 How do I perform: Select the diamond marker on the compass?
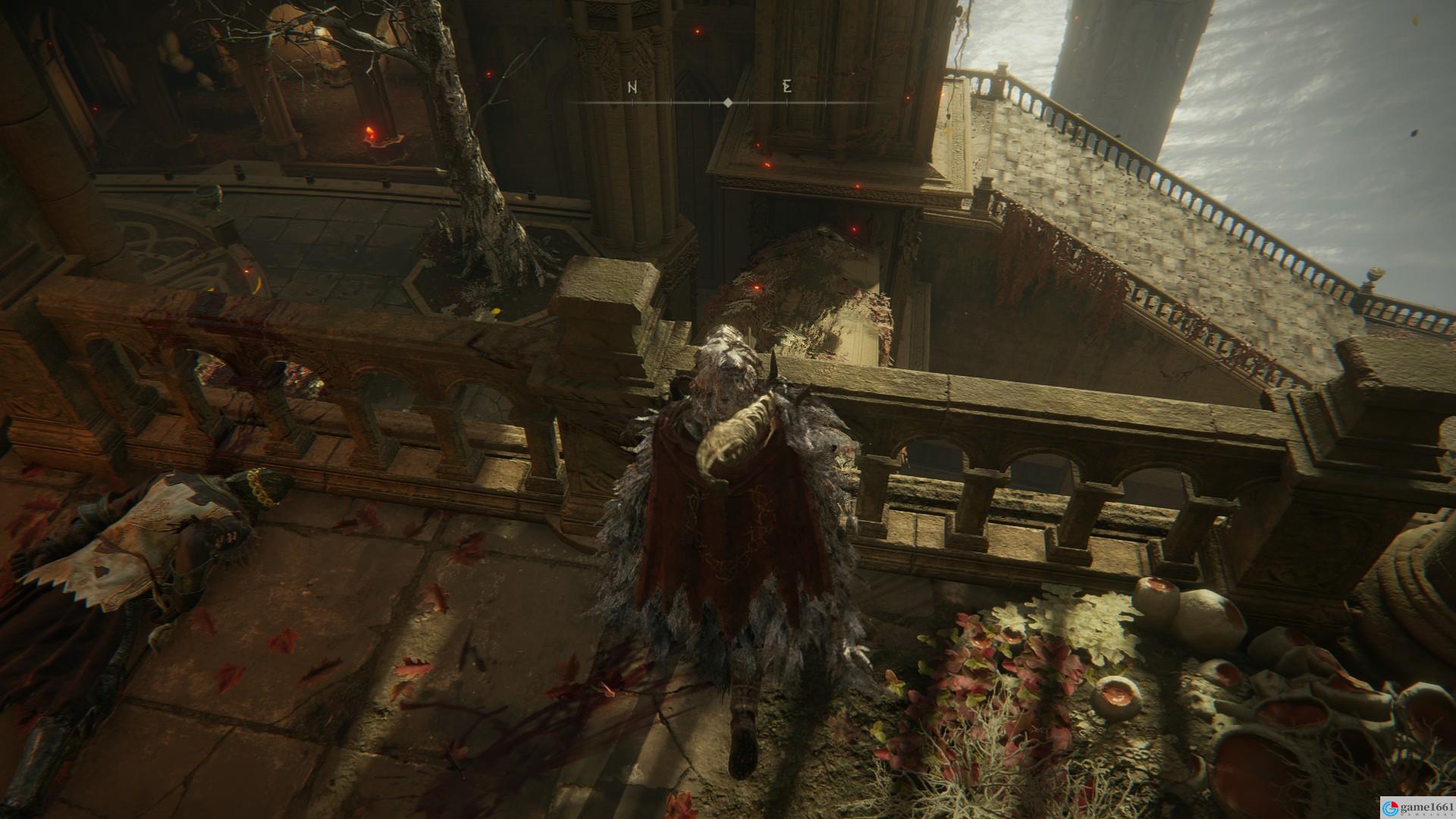tap(728, 102)
